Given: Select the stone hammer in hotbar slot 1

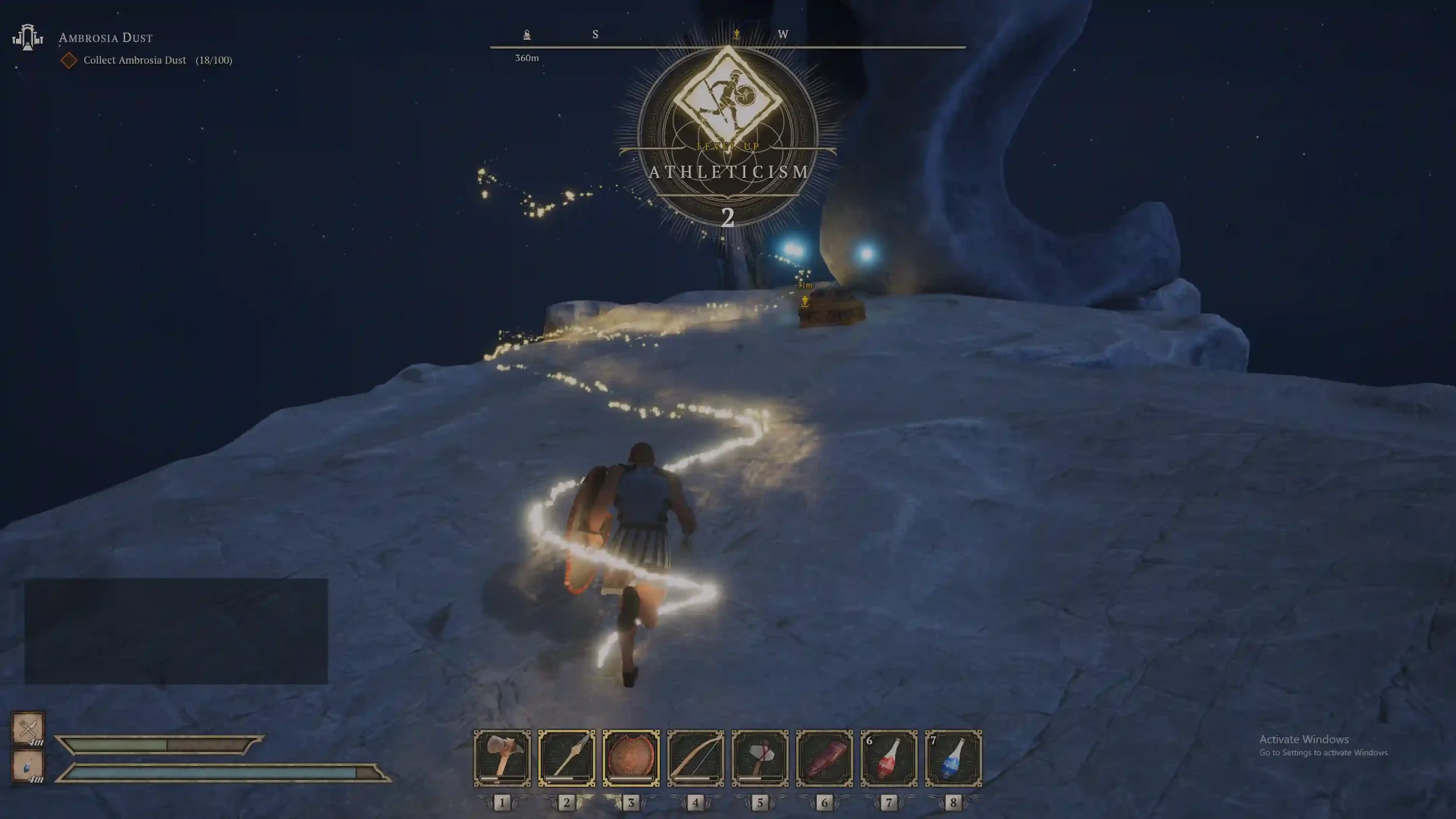Looking at the screenshot, I should click(502, 758).
